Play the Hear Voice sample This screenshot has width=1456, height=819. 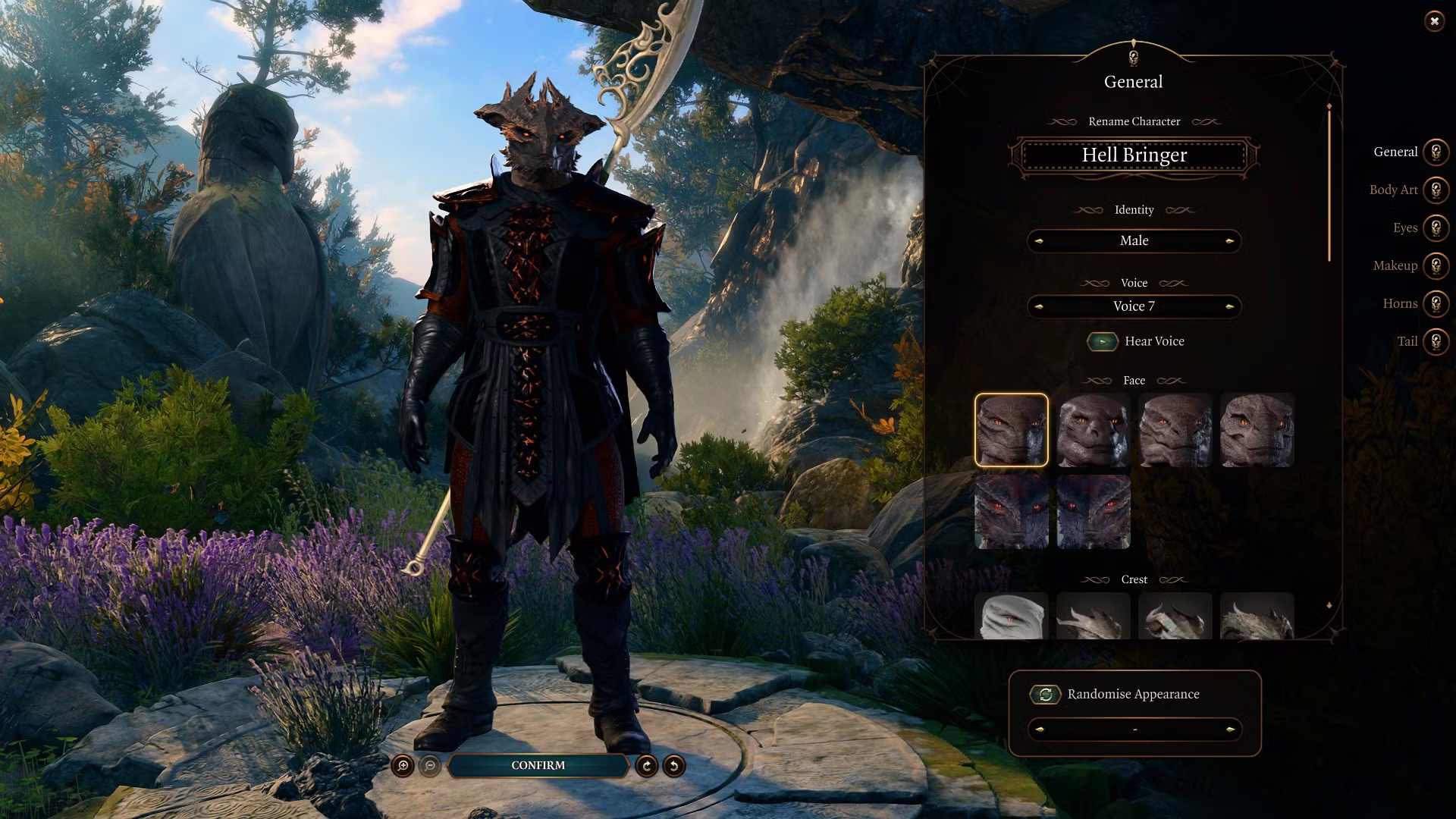coord(1103,341)
